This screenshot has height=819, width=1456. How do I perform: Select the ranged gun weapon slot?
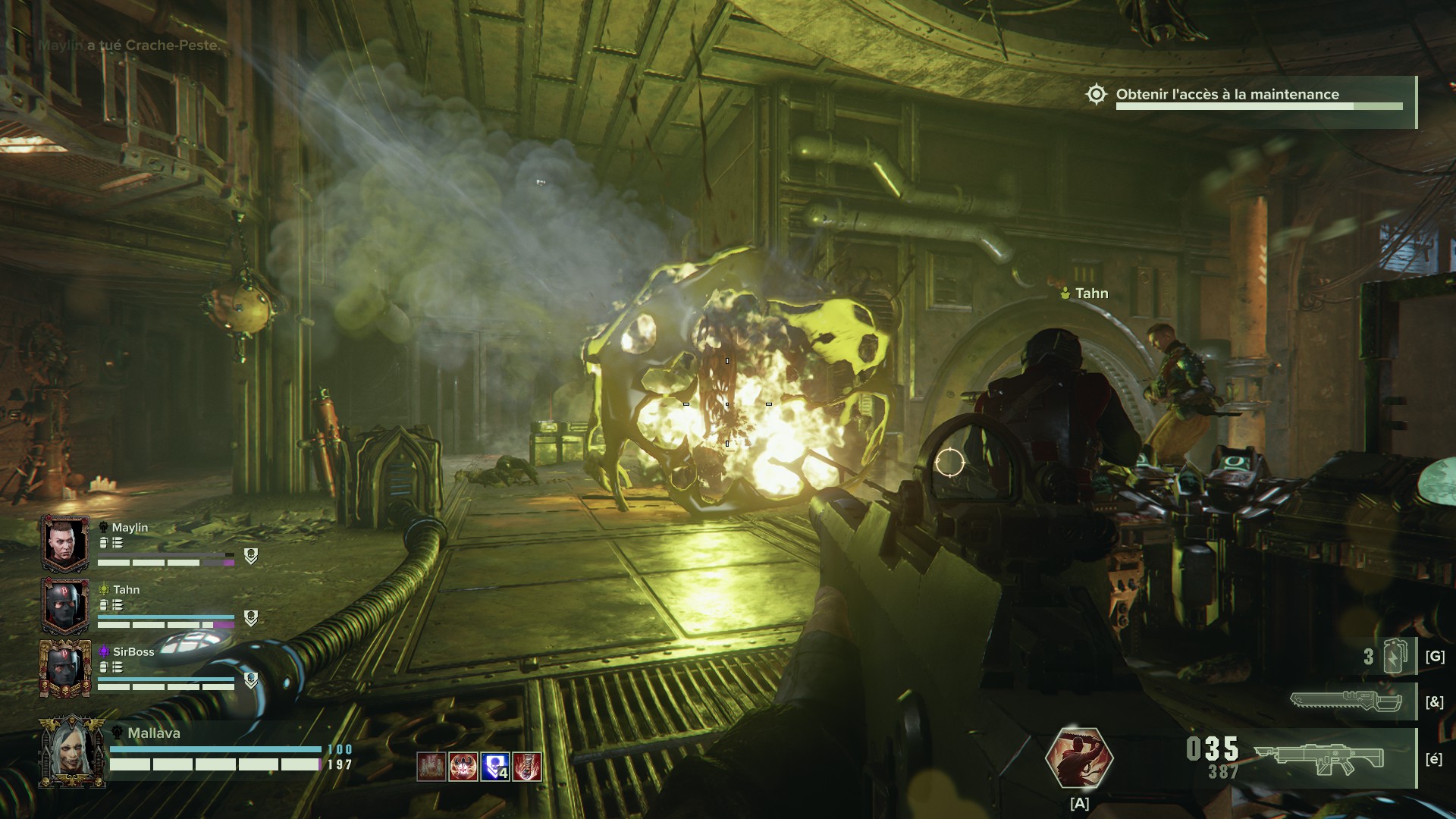pyautogui.click(x=1319, y=758)
